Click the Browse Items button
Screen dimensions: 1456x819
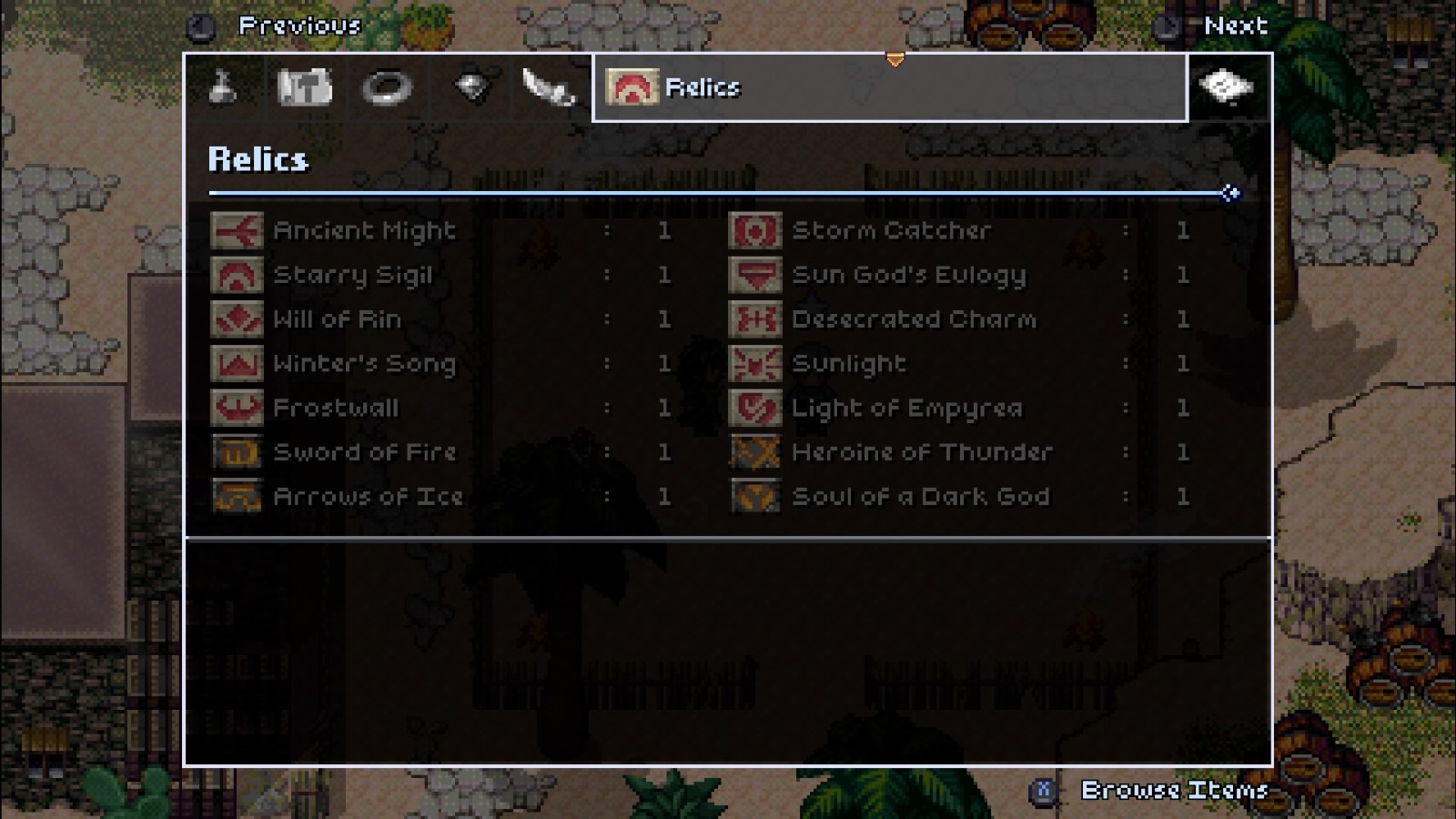click(1174, 790)
